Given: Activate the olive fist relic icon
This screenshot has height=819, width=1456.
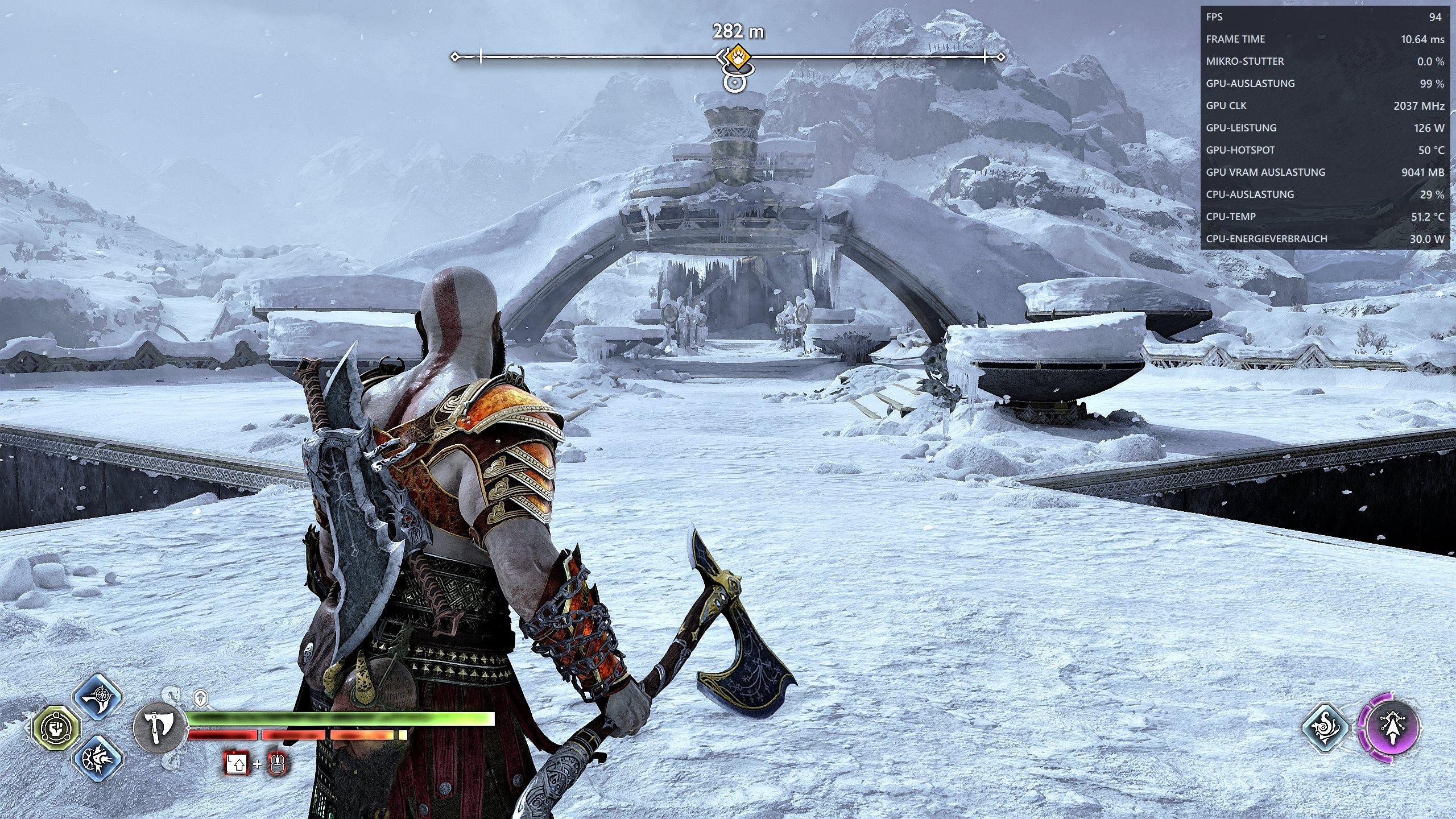Looking at the screenshot, I should pos(56,727).
